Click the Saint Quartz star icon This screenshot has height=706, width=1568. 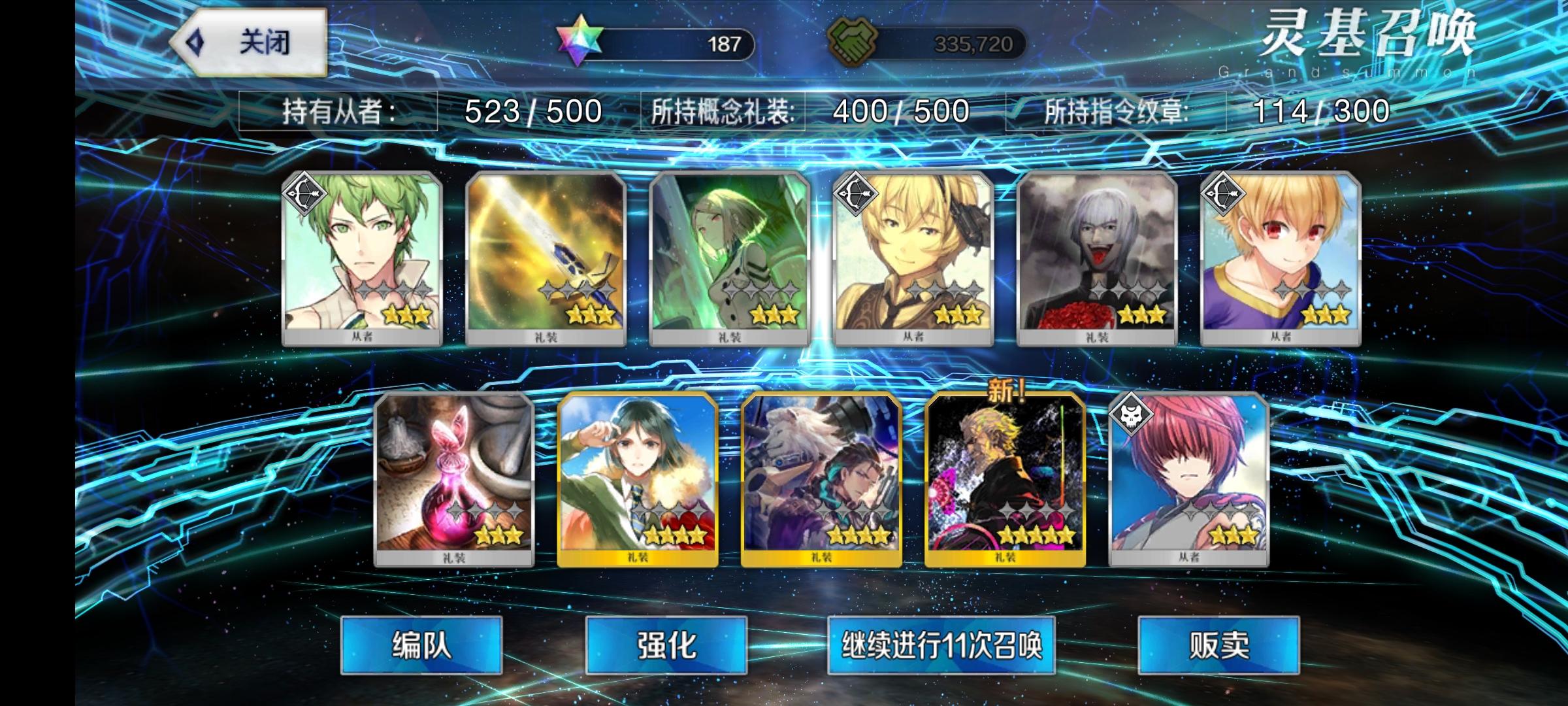coord(578,42)
